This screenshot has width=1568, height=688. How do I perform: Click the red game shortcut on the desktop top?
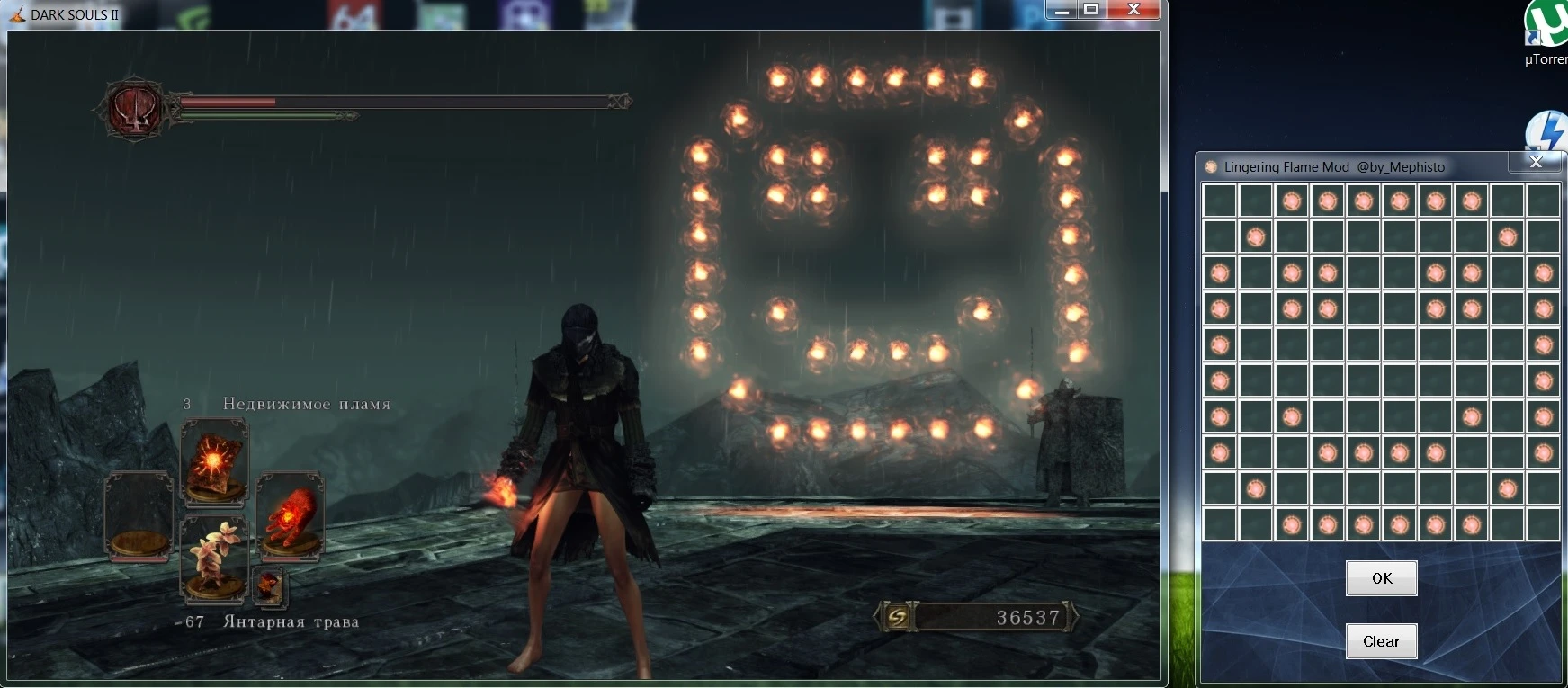coord(354,10)
